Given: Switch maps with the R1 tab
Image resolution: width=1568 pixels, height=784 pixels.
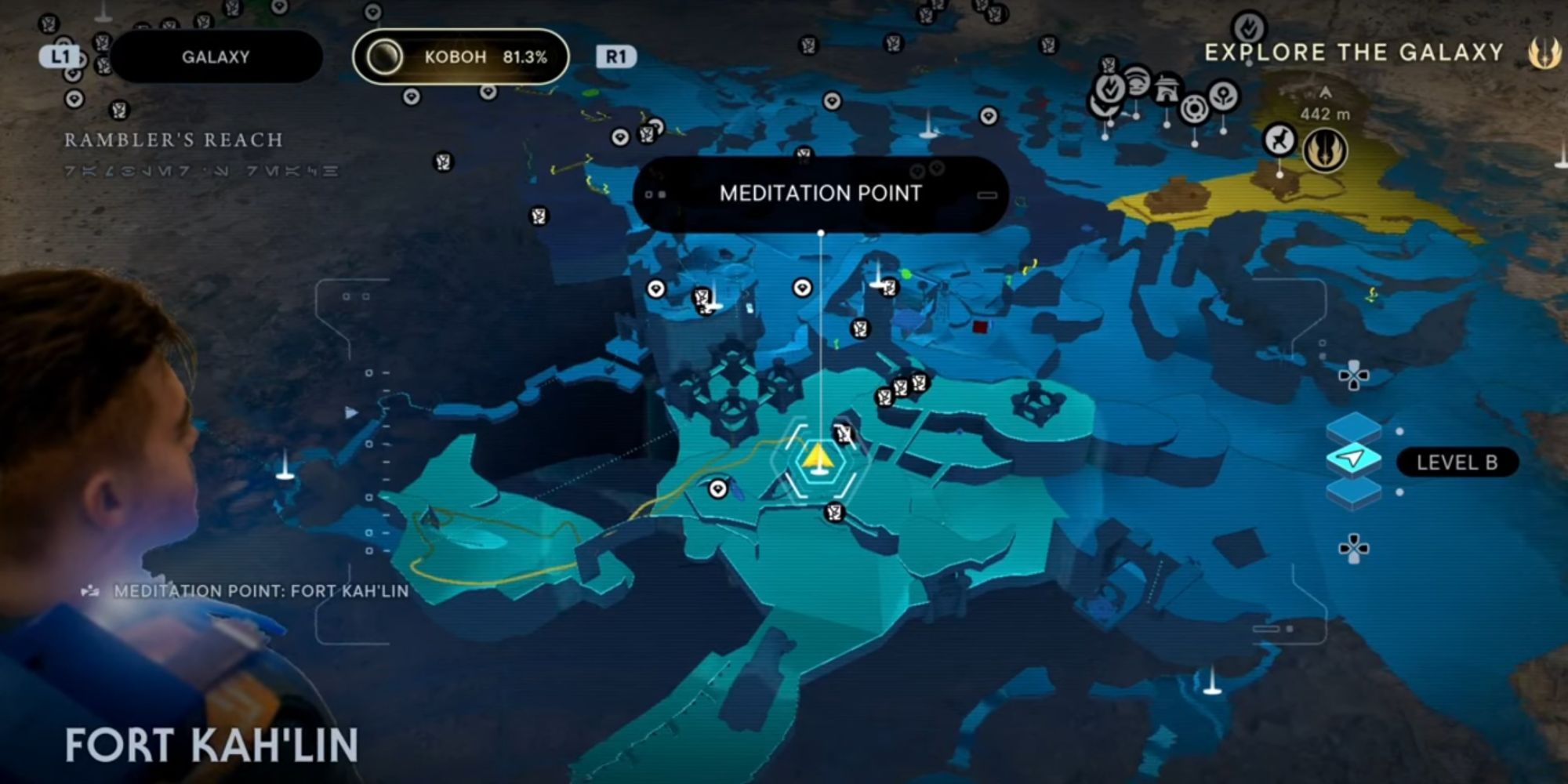Looking at the screenshot, I should point(615,57).
